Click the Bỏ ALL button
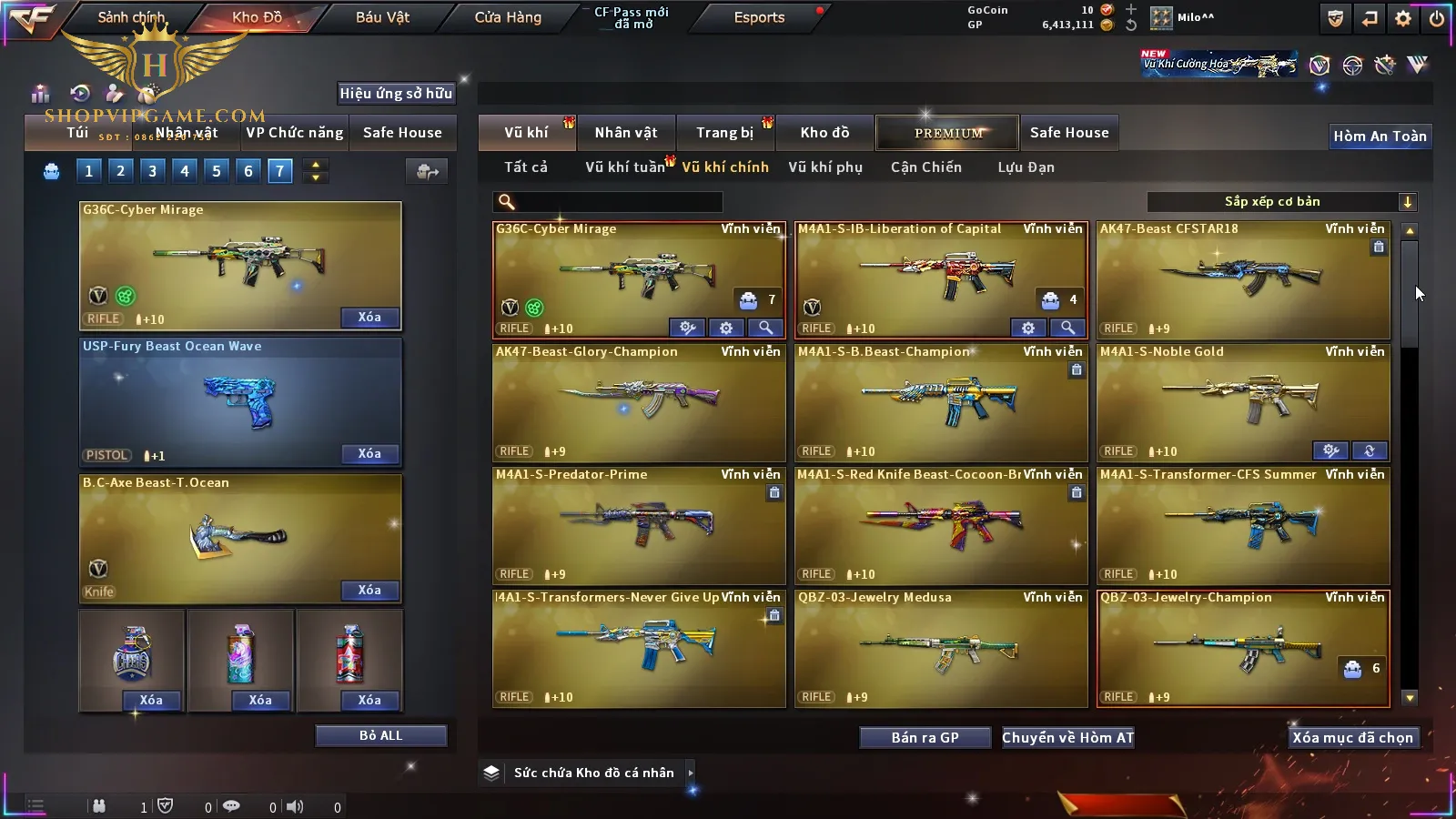The height and width of the screenshot is (819, 1456). pos(380,735)
